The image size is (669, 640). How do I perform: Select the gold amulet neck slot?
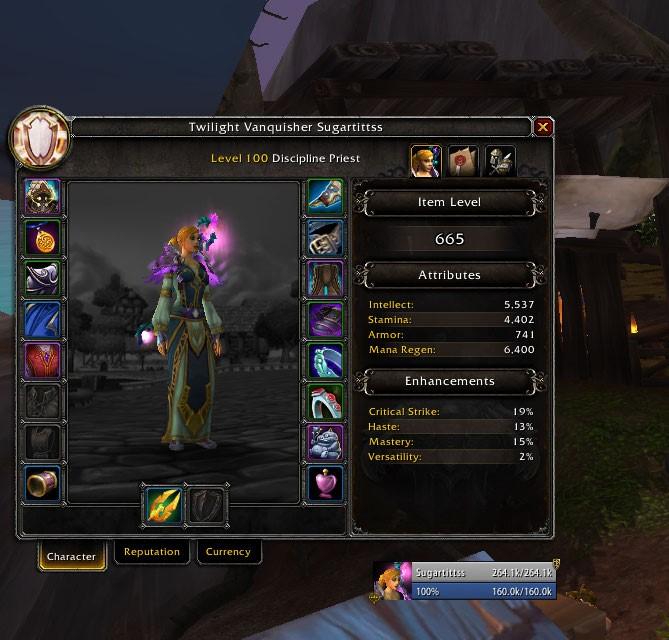pyautogui.click(x=43, y=238)
